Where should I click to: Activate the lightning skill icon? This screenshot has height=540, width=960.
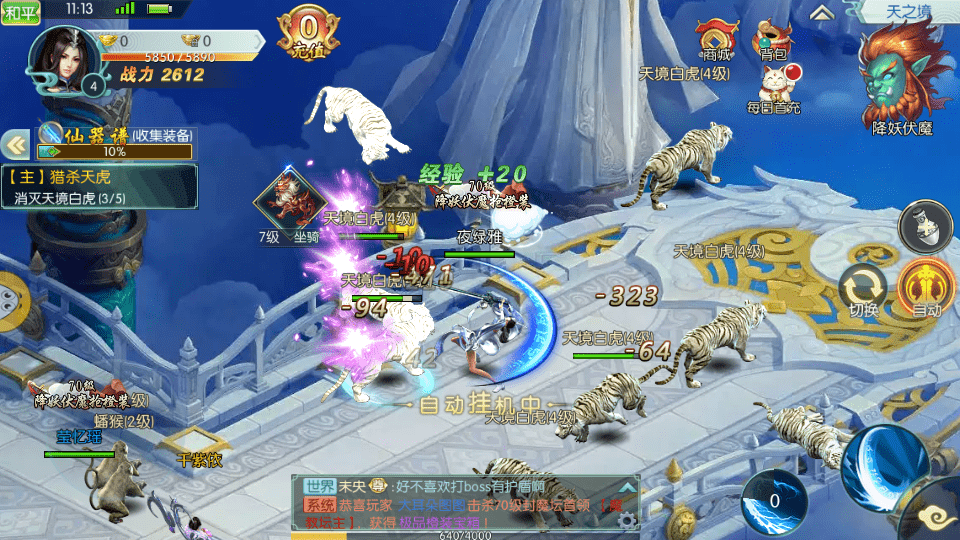(773, 501)
